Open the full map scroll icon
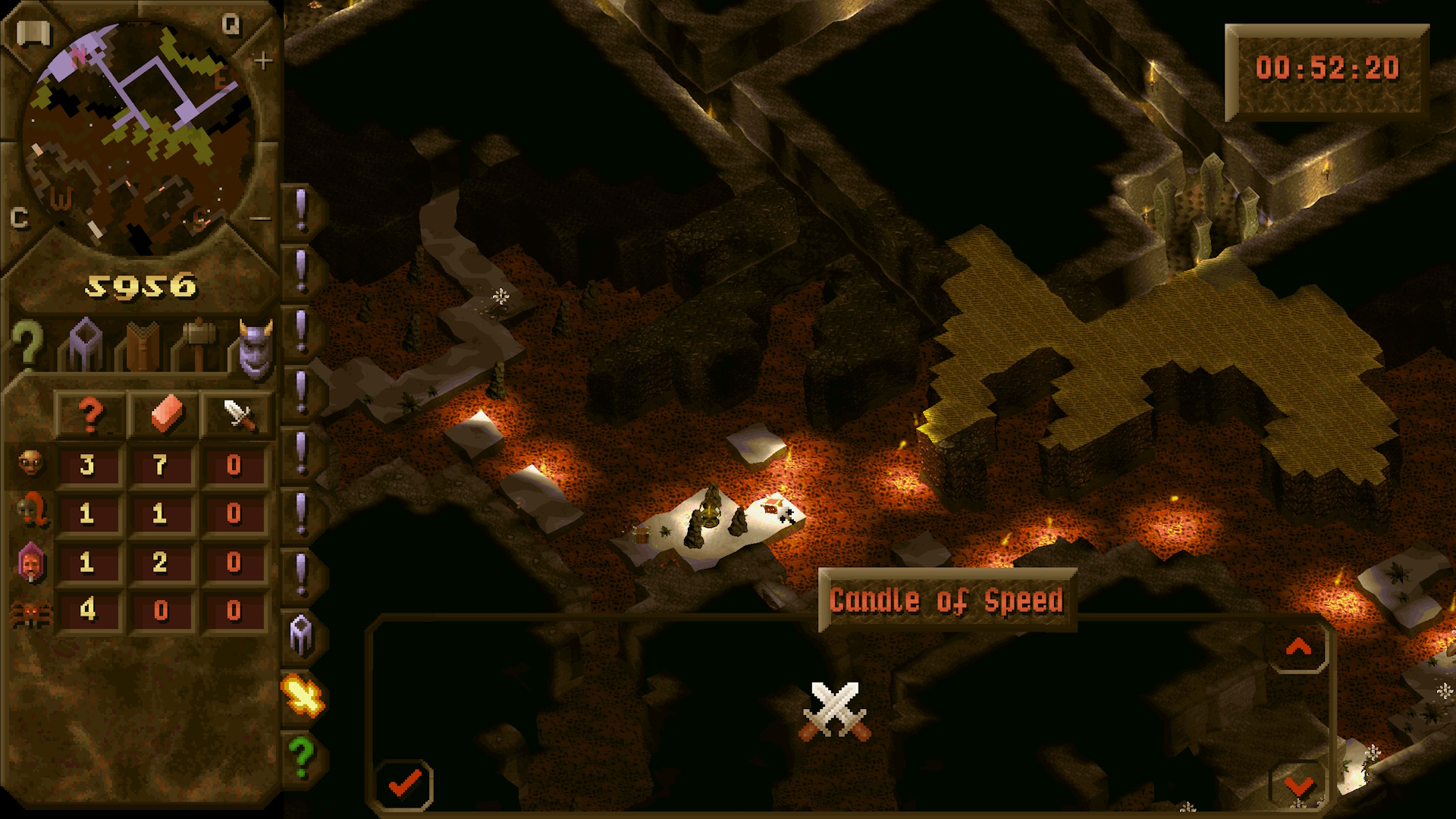The height and width of the screenshot is (819, 1456). click(33, 33)
